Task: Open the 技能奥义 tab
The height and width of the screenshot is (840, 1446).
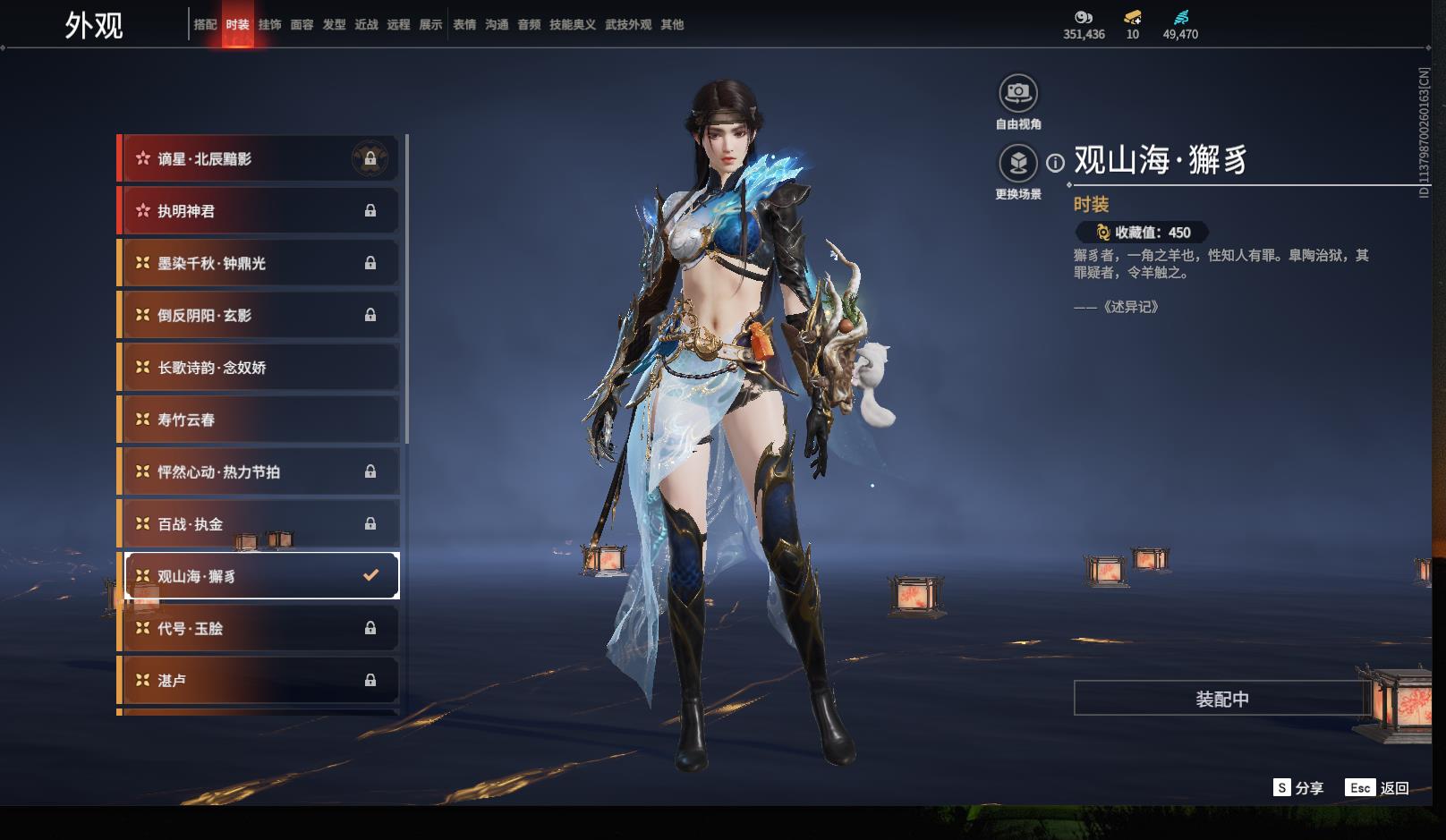Action: pos(572,25)
